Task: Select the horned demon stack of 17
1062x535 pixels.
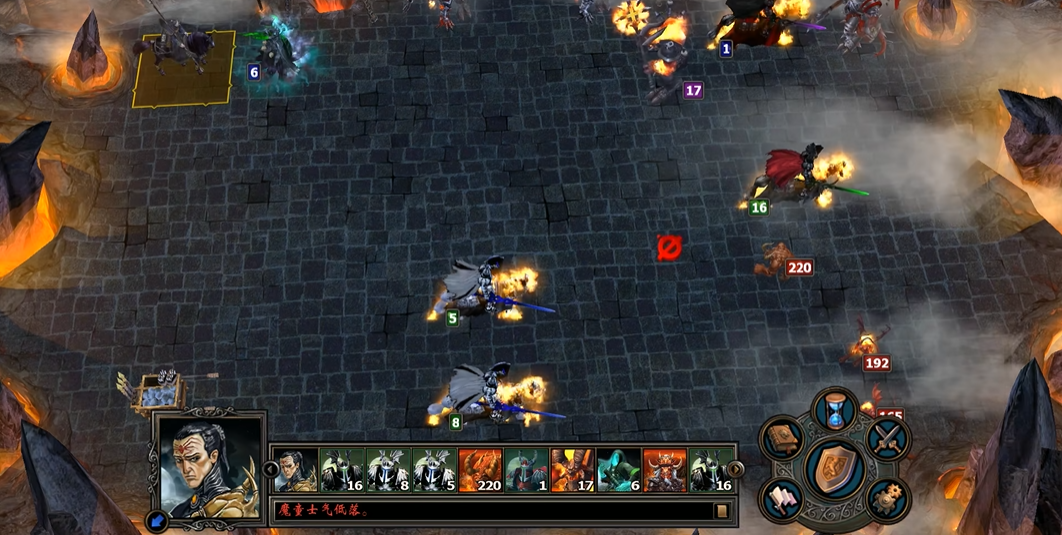Action: point(572,469)
